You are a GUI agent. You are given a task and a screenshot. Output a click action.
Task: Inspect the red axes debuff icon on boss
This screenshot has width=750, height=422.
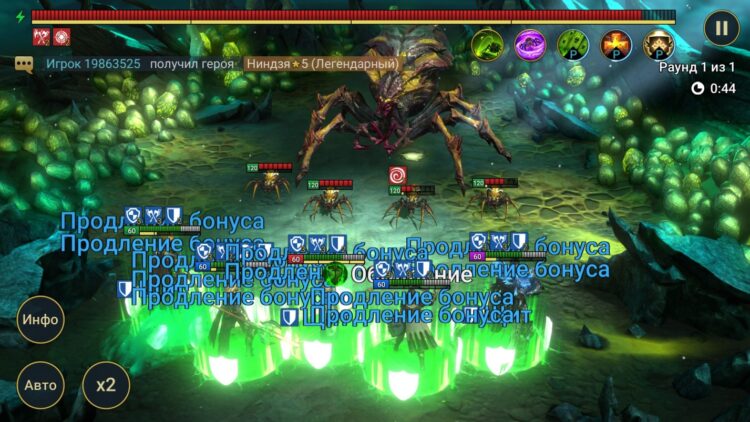41,37
